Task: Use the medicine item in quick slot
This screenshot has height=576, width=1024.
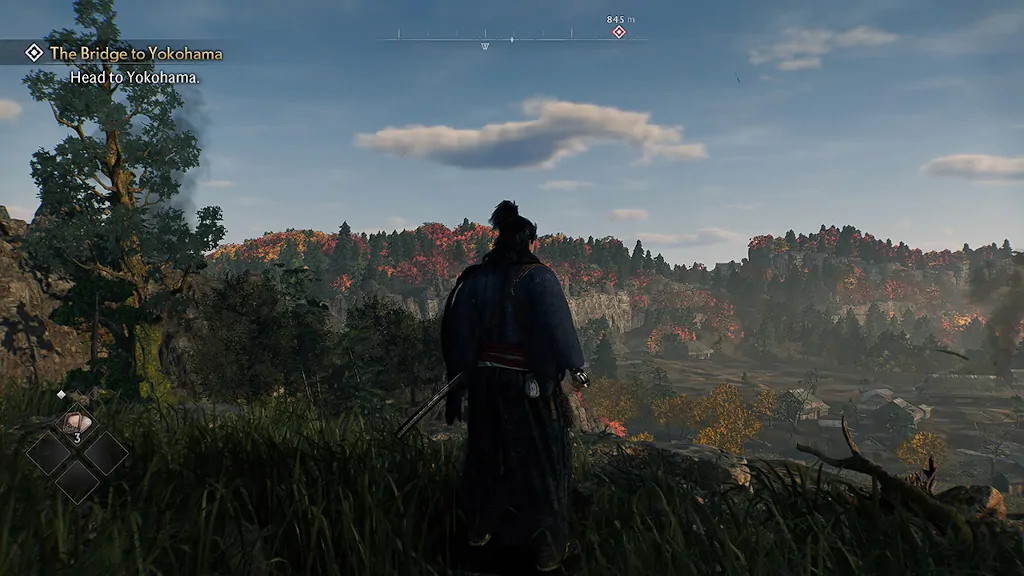Action: (77, 425)
